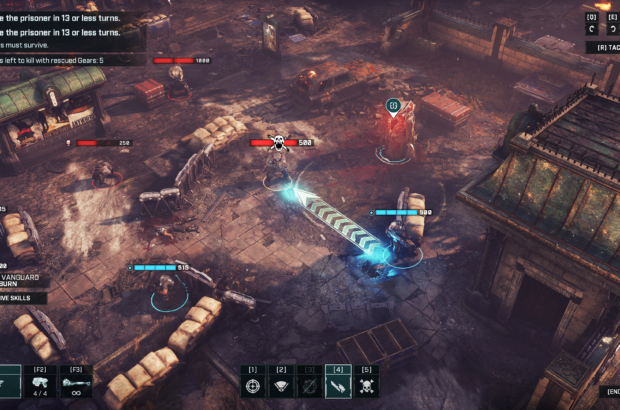The width and height of the screenshot is (620, 410).
Task: Select the crosshair shoot ability
Action: (x=254, y=386)
